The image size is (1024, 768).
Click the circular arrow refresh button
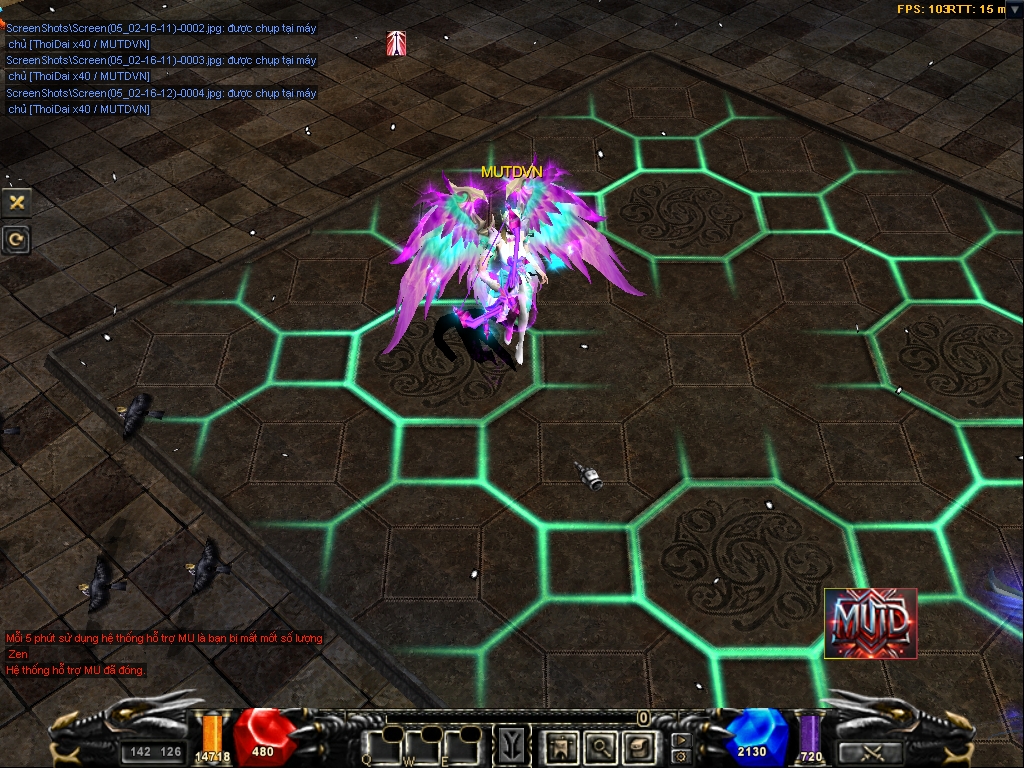pyautogui.click(x=16, y=239)
